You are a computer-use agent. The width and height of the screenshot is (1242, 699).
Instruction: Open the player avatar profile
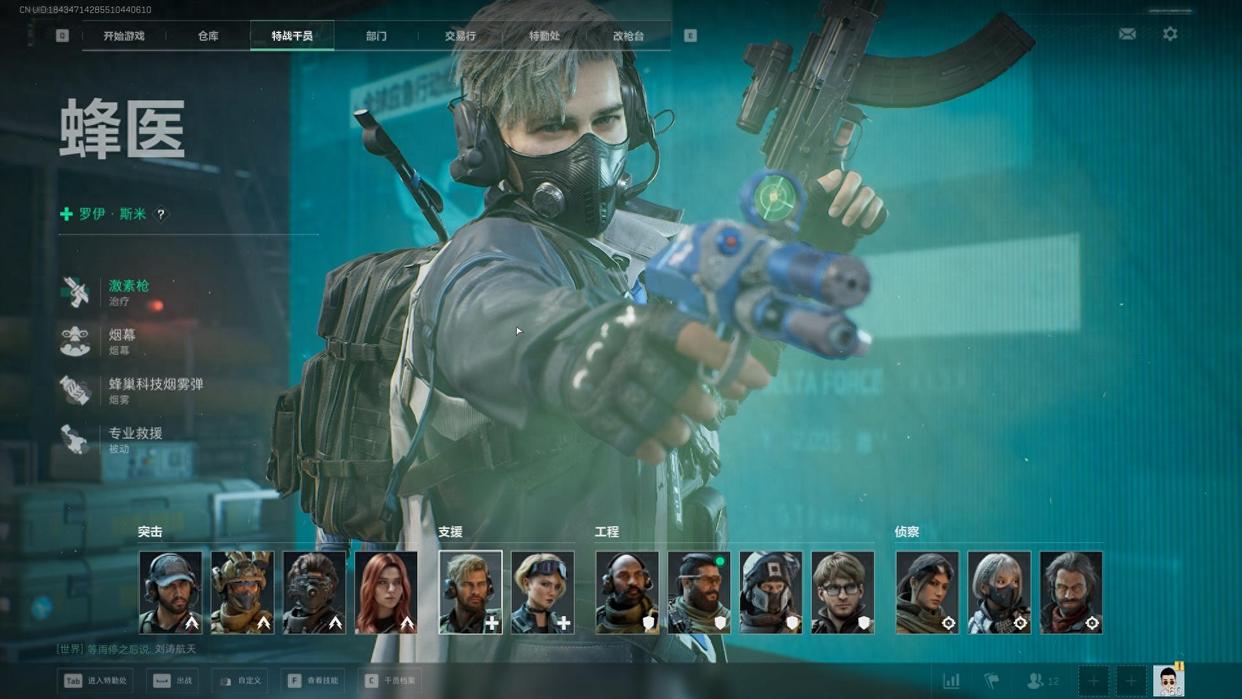coord(1168,681)
